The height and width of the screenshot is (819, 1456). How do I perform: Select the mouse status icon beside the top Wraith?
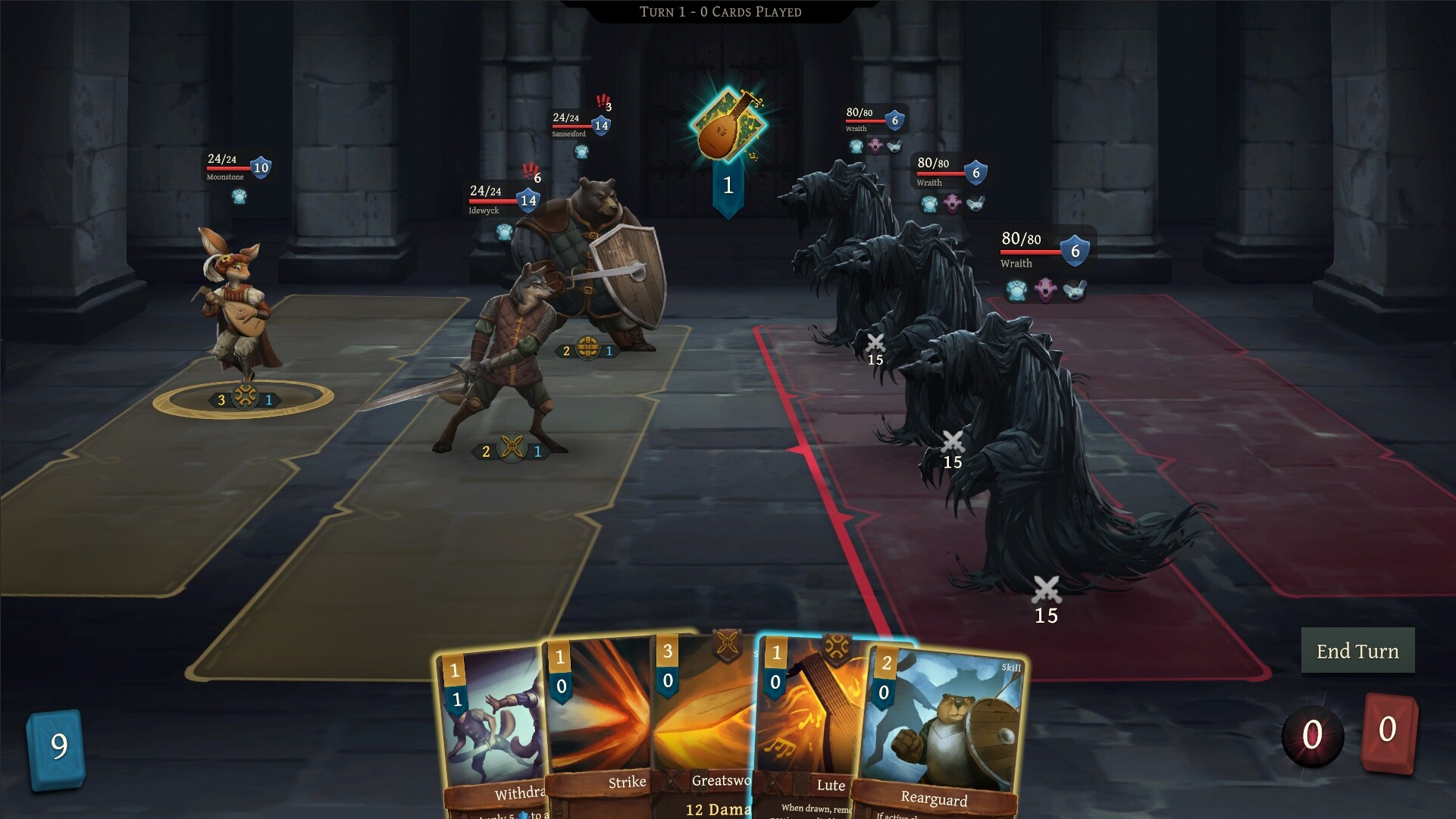tap(895, 145)
